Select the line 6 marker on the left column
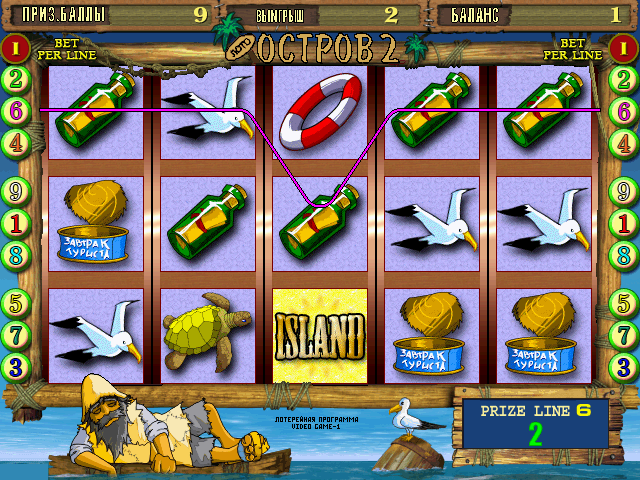640x480 pixels. 16,111
